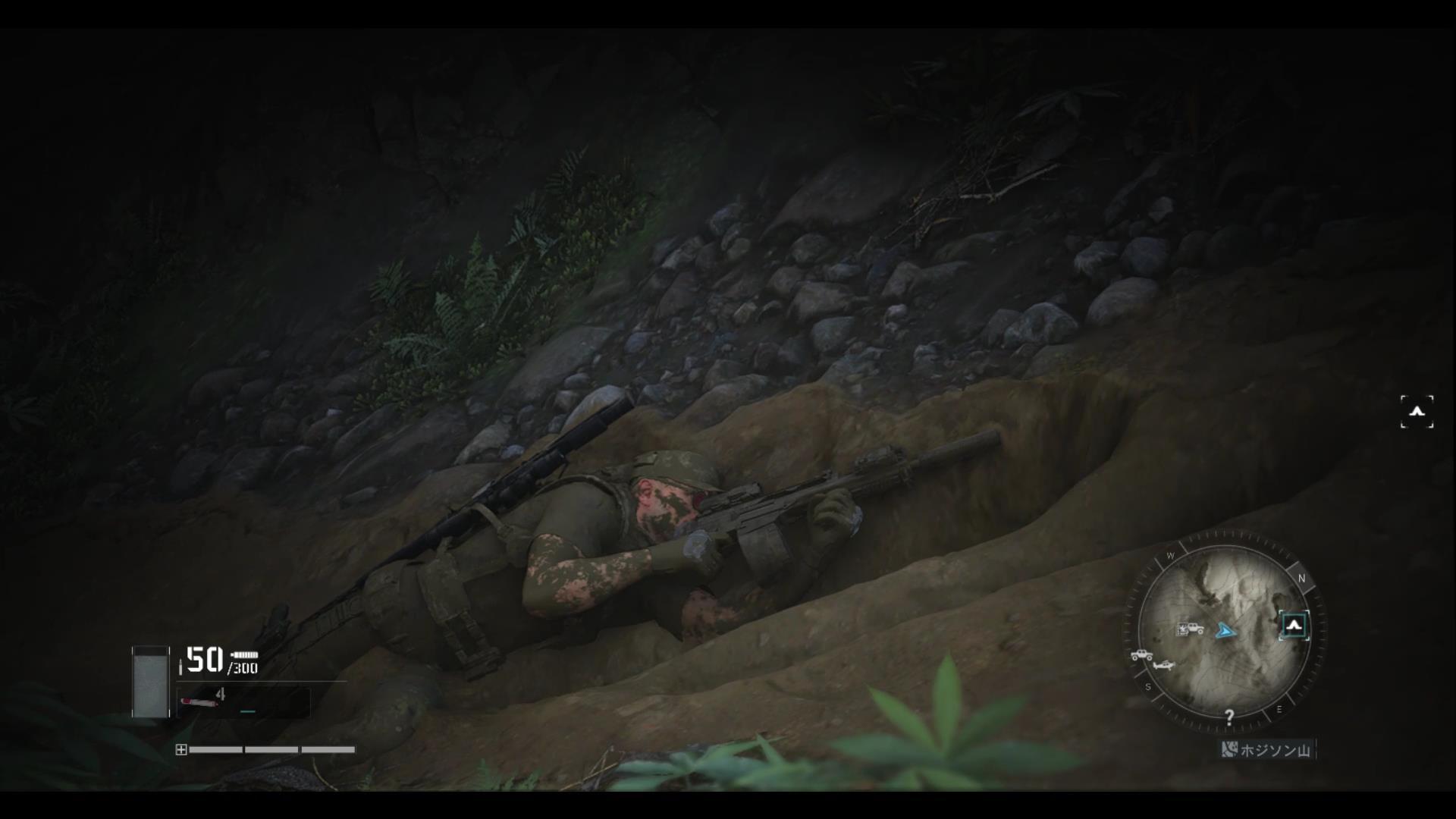Image resolution: width=1456 pixels, height=819 pixels.
Task: Select the lone truck icon at the minimap's edge
Action: point(1141,655)
